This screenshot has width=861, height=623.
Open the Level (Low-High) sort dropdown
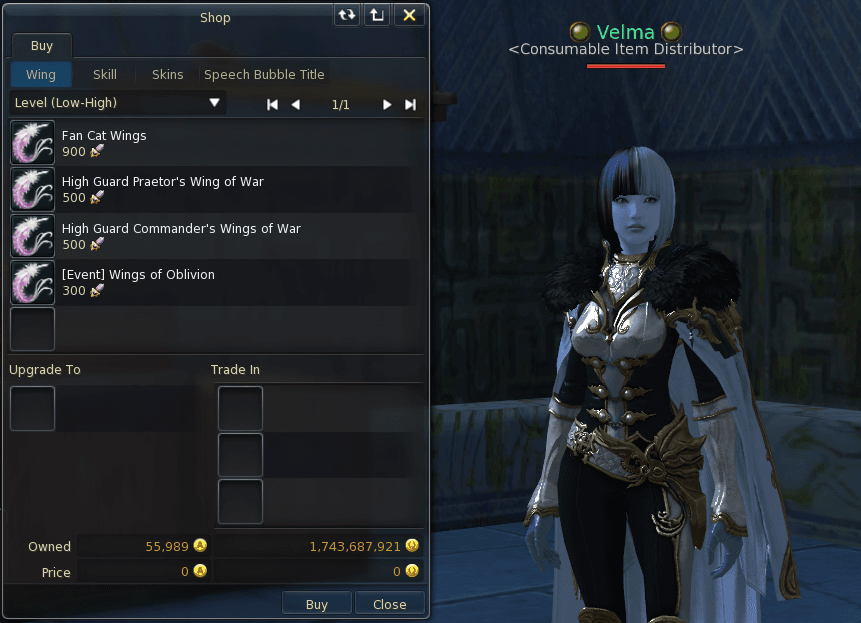point(117,103)
